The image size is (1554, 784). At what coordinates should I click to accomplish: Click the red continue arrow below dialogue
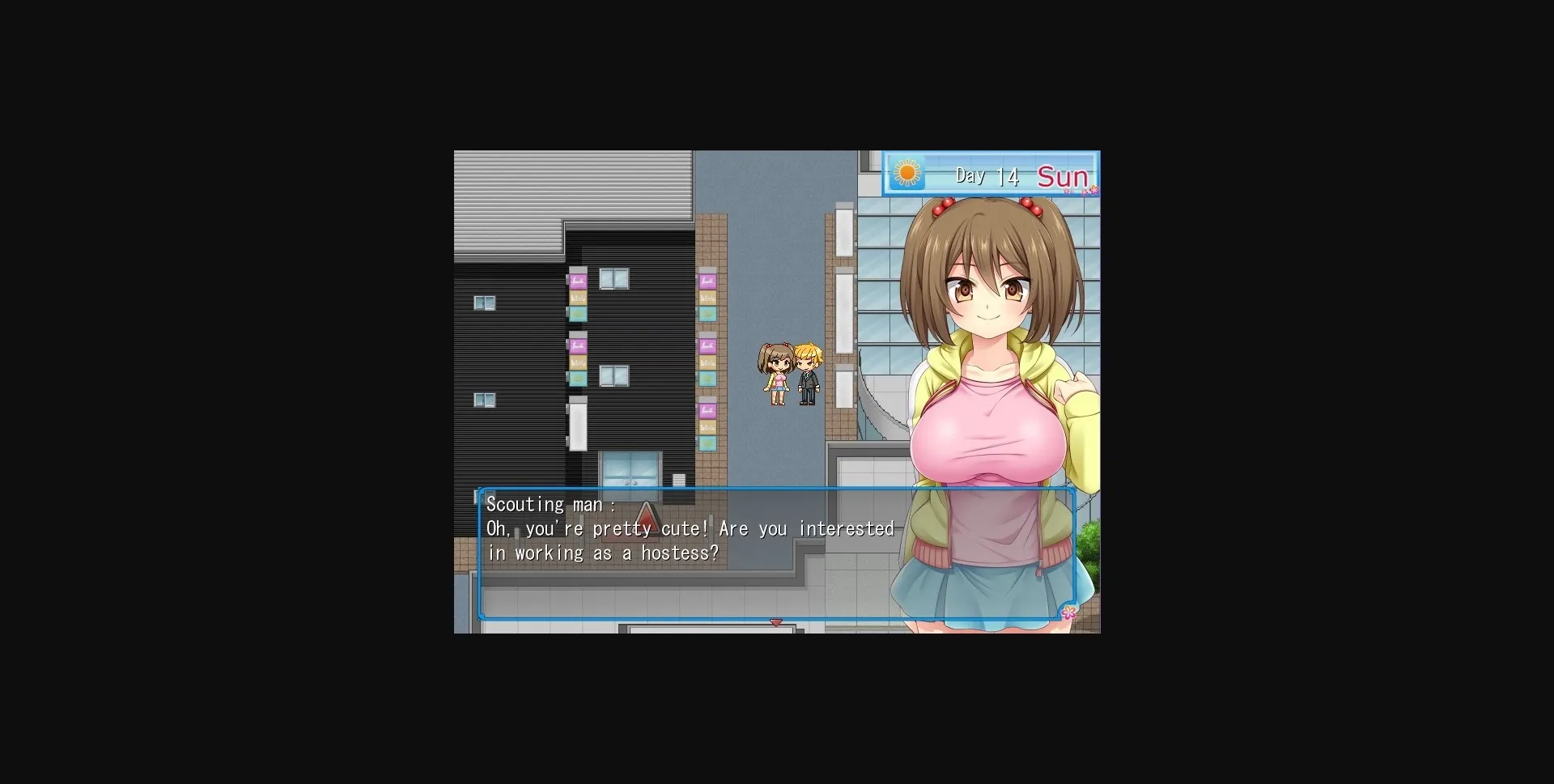pyautogui.click(x=776, y=623)
